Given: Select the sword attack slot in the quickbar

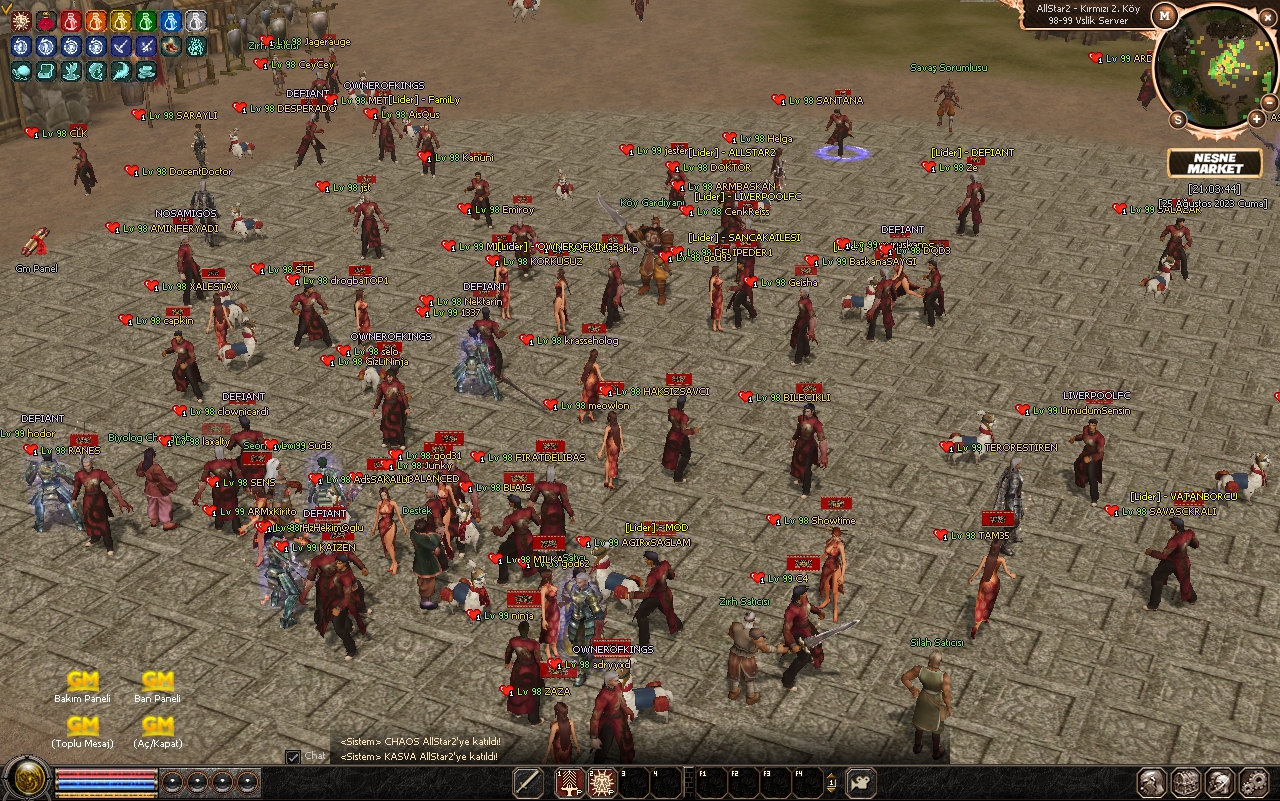Looking at the screenshot, I should [x=528, y=782].
